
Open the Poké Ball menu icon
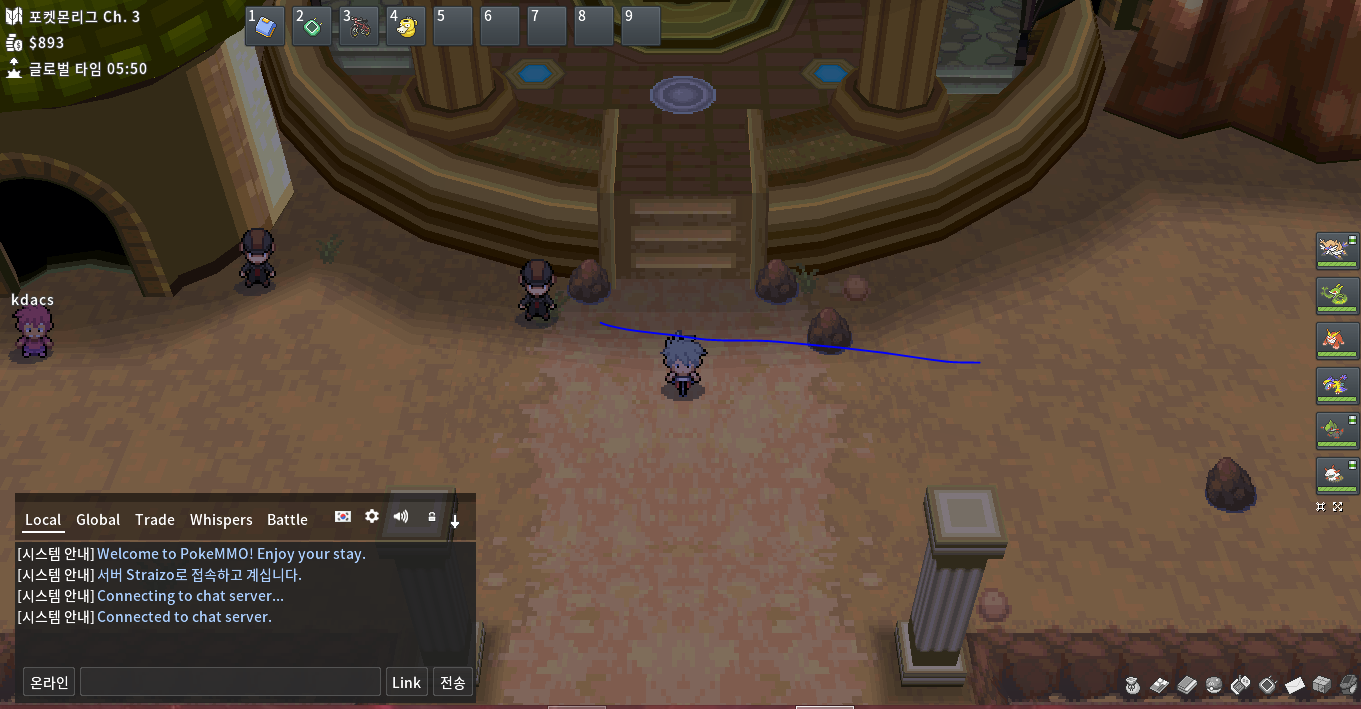point(1214,685)
